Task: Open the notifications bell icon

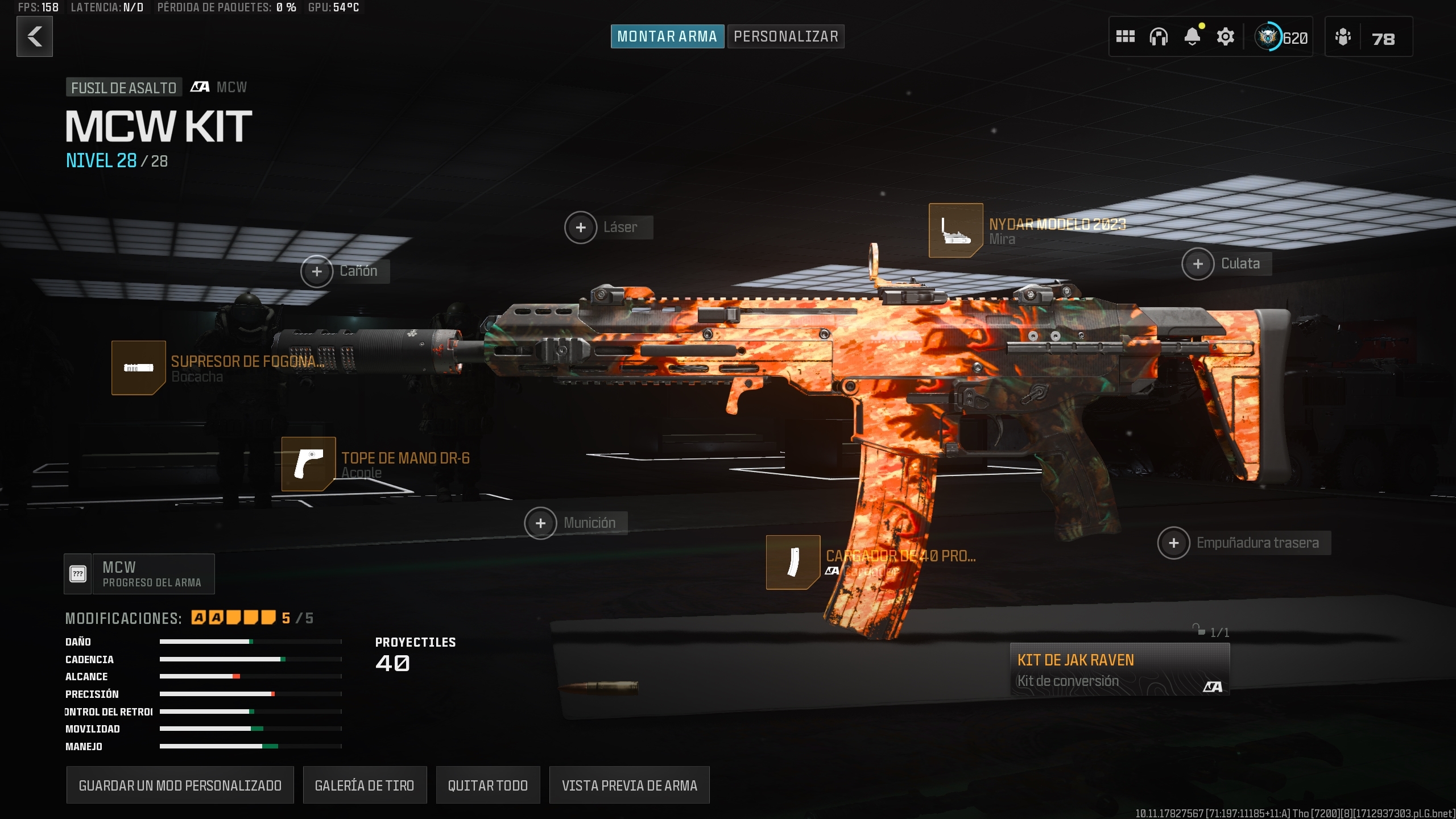Action: tap(1193, 36)
